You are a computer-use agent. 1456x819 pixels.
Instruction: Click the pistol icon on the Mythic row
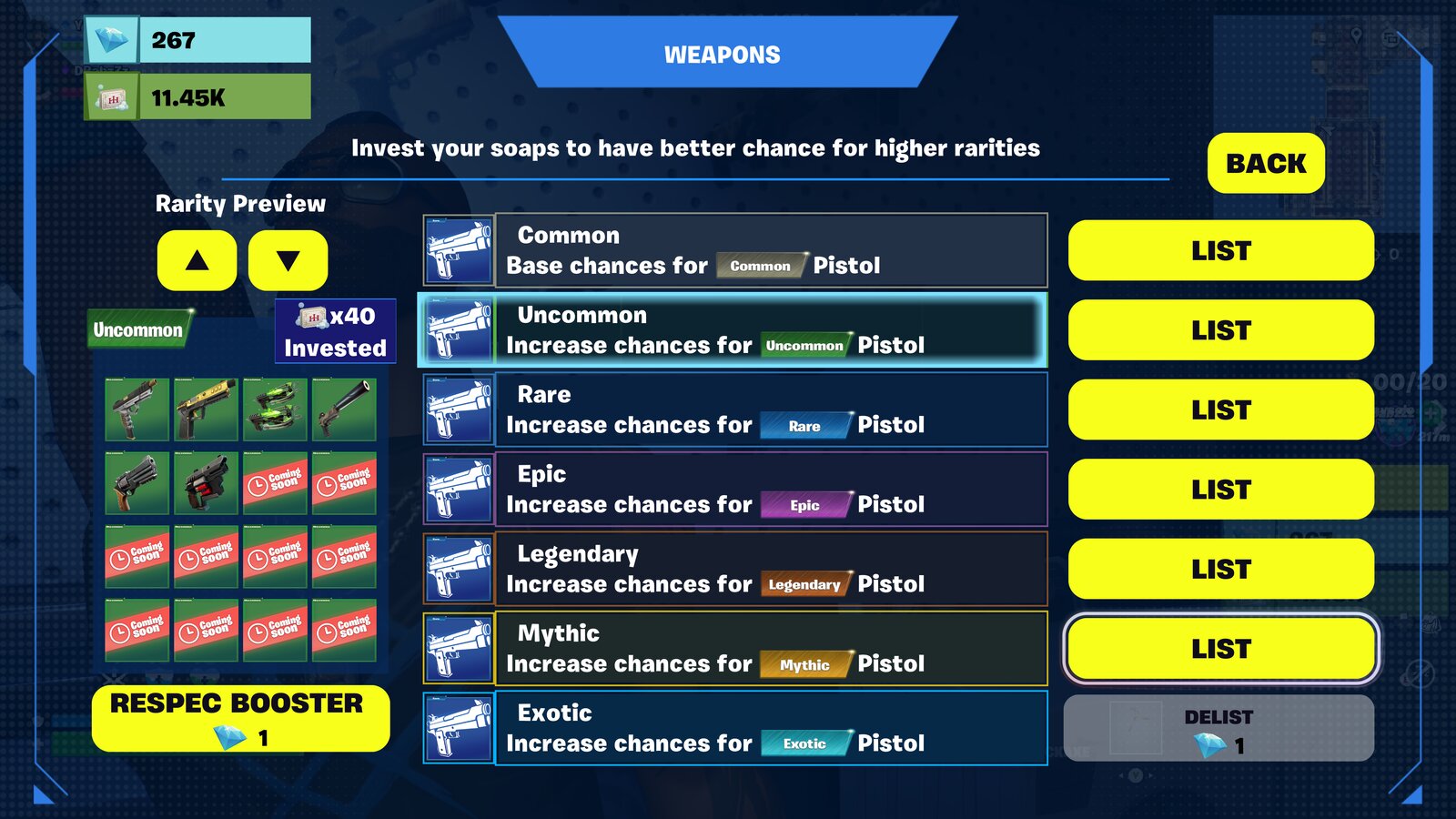tap(458, 649)
